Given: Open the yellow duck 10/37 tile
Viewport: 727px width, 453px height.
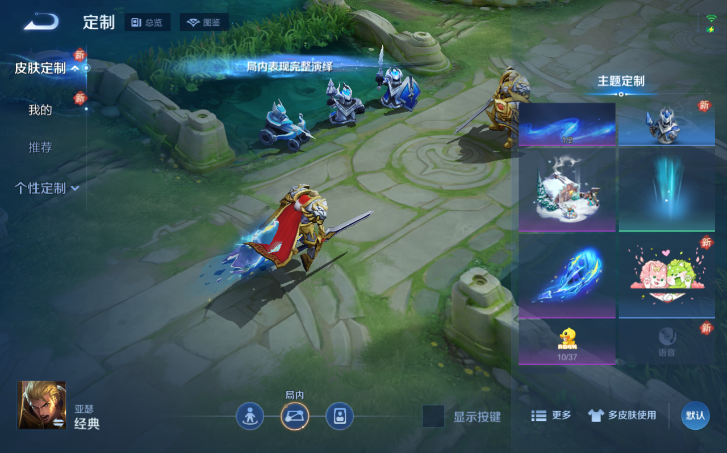Looking at the screenshot, I should pos(567,343).
